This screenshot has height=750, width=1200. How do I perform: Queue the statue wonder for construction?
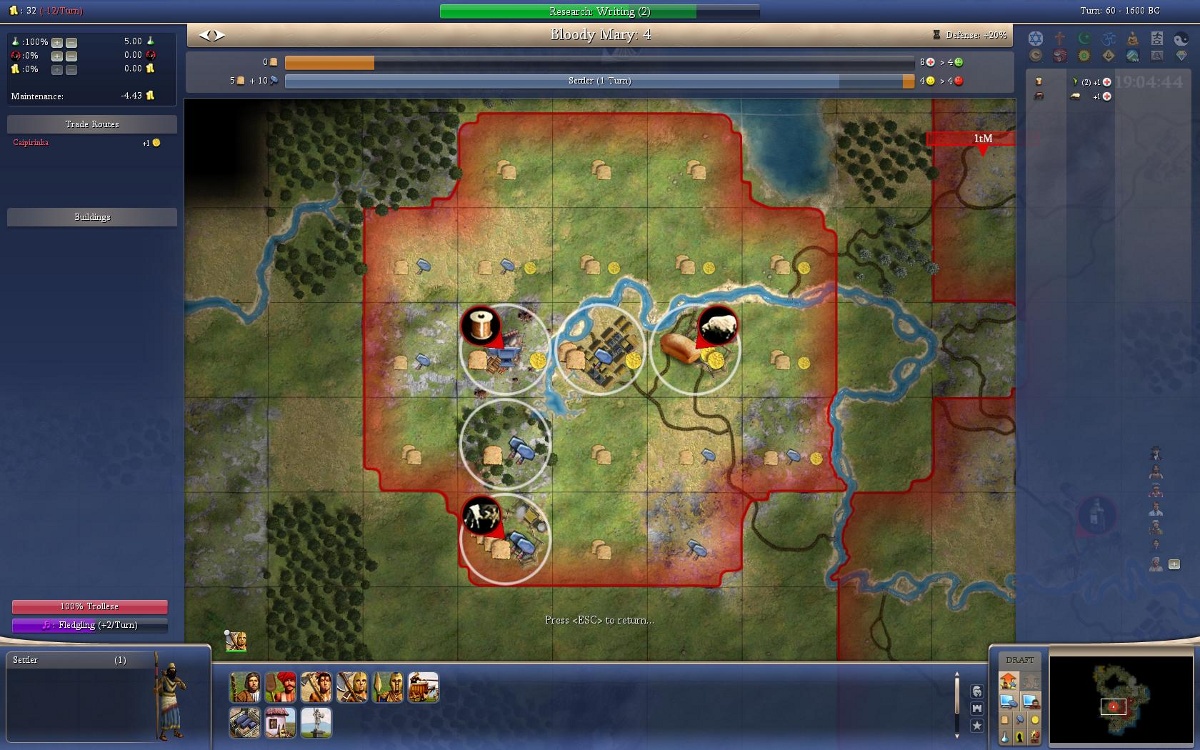click(316, 721)
